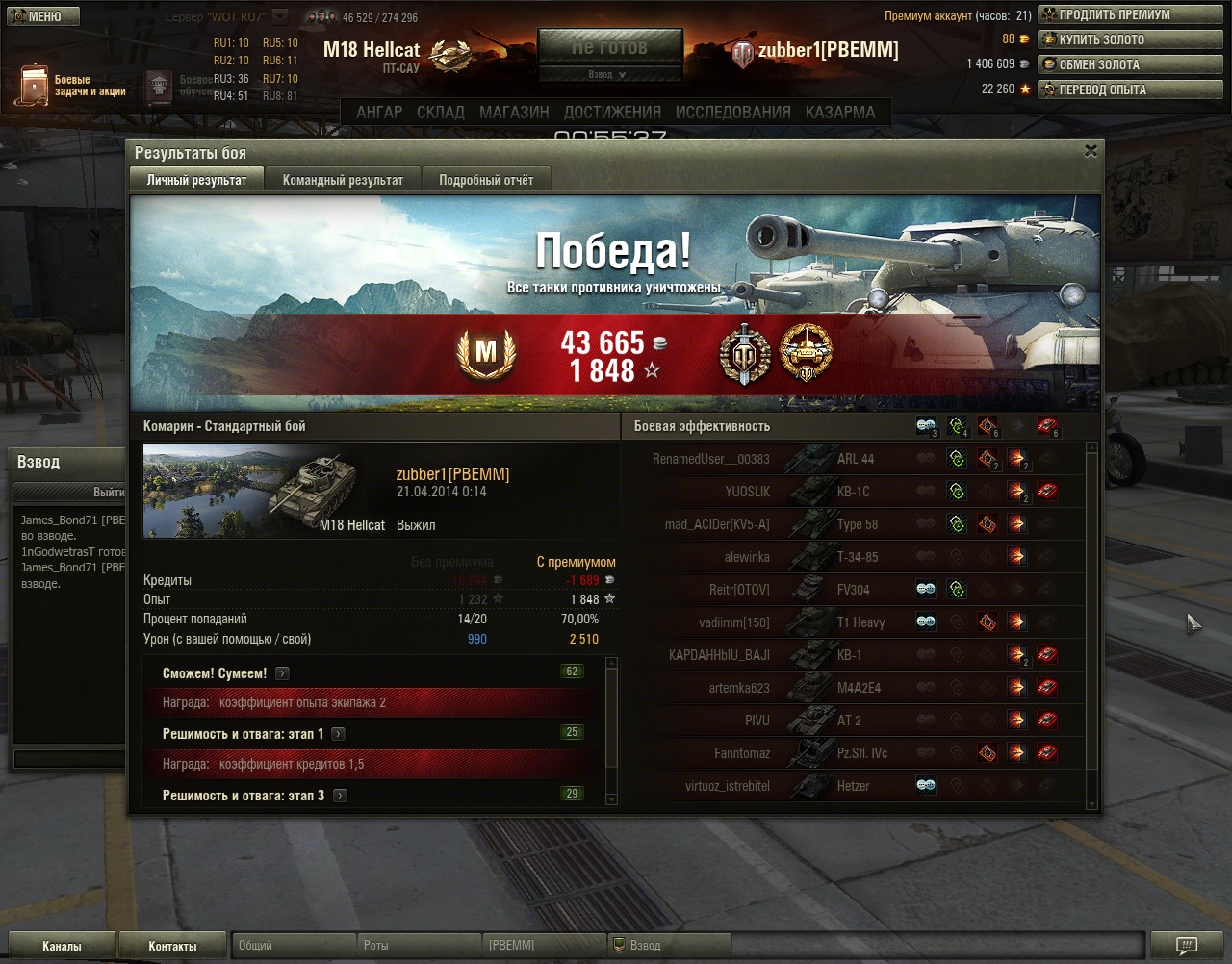Go to the КАЗАРМА section

pos(840,112)
